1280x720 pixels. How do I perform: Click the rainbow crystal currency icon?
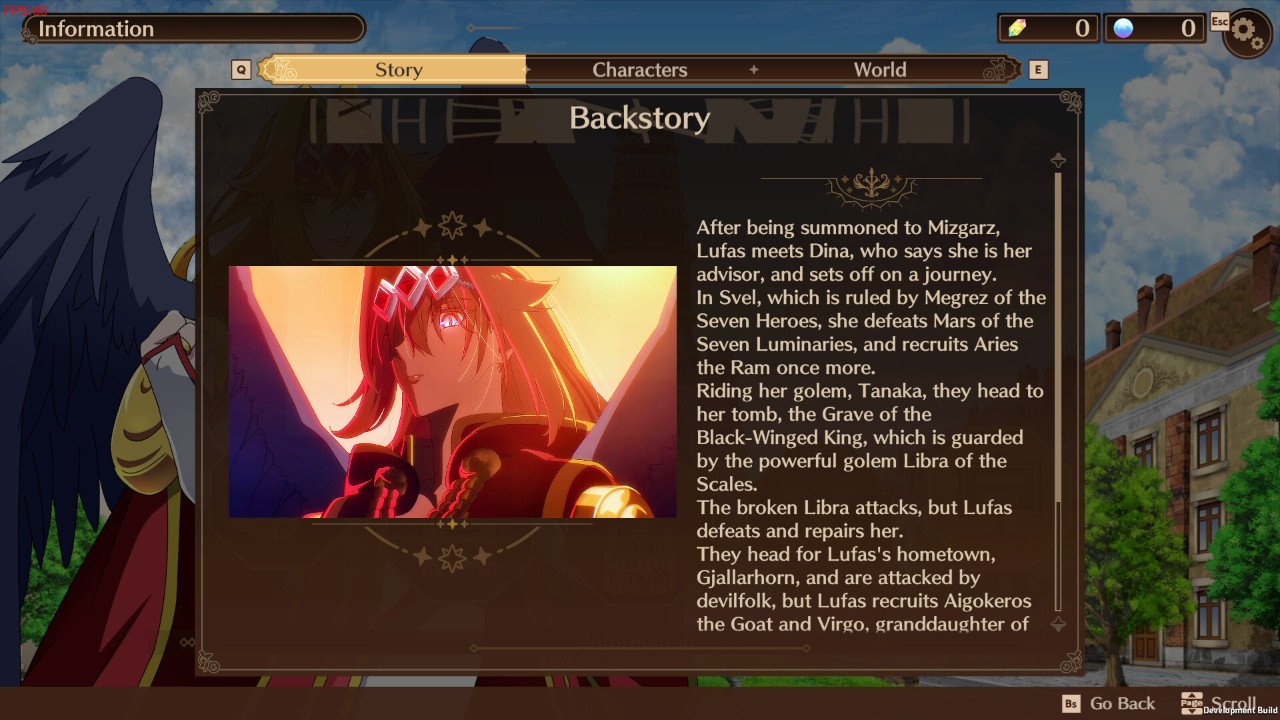tap(1017, 28)
